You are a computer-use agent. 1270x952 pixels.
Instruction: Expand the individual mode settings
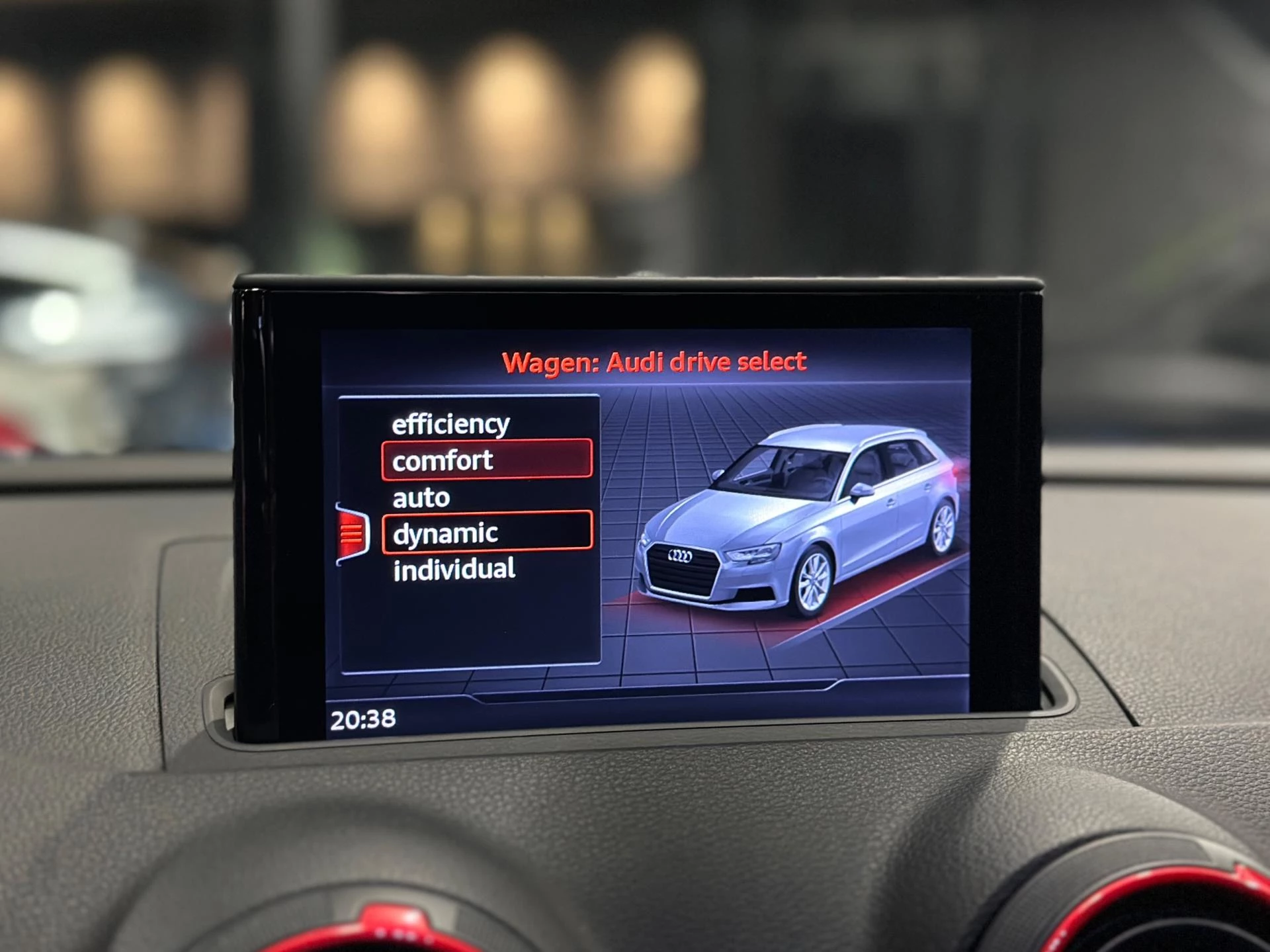455,568
